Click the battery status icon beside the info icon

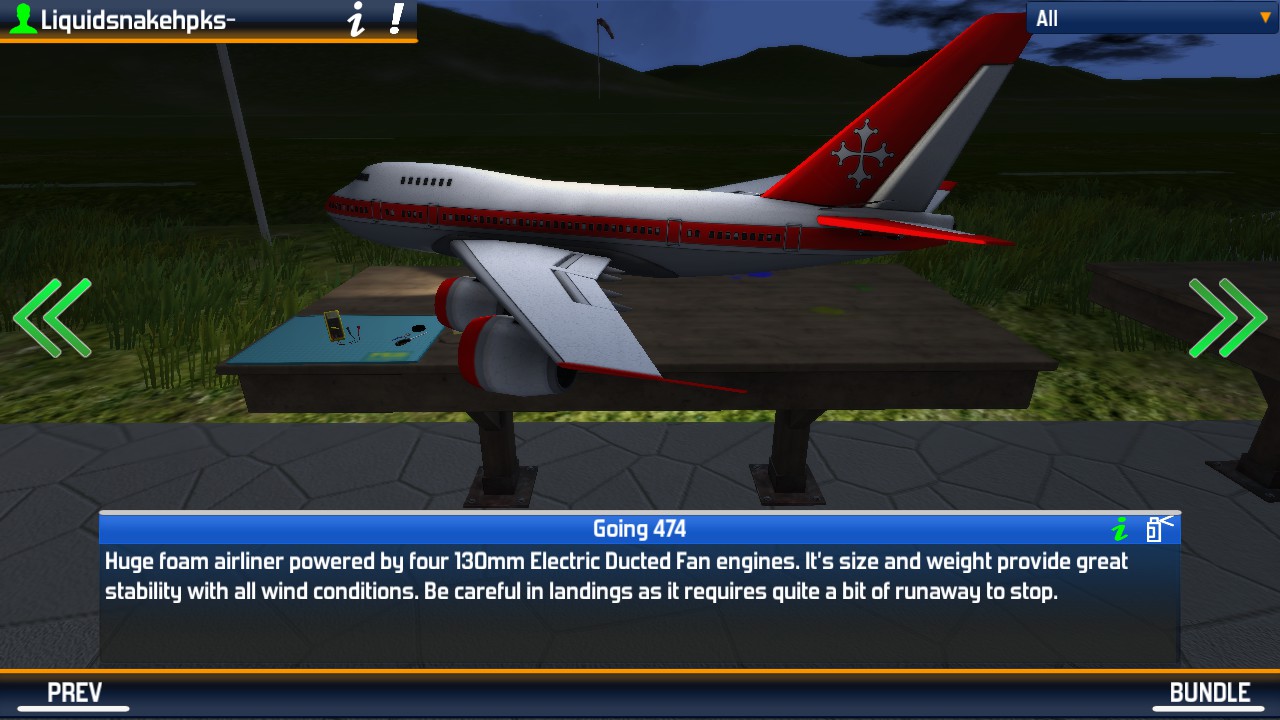tap(1155, 531)
